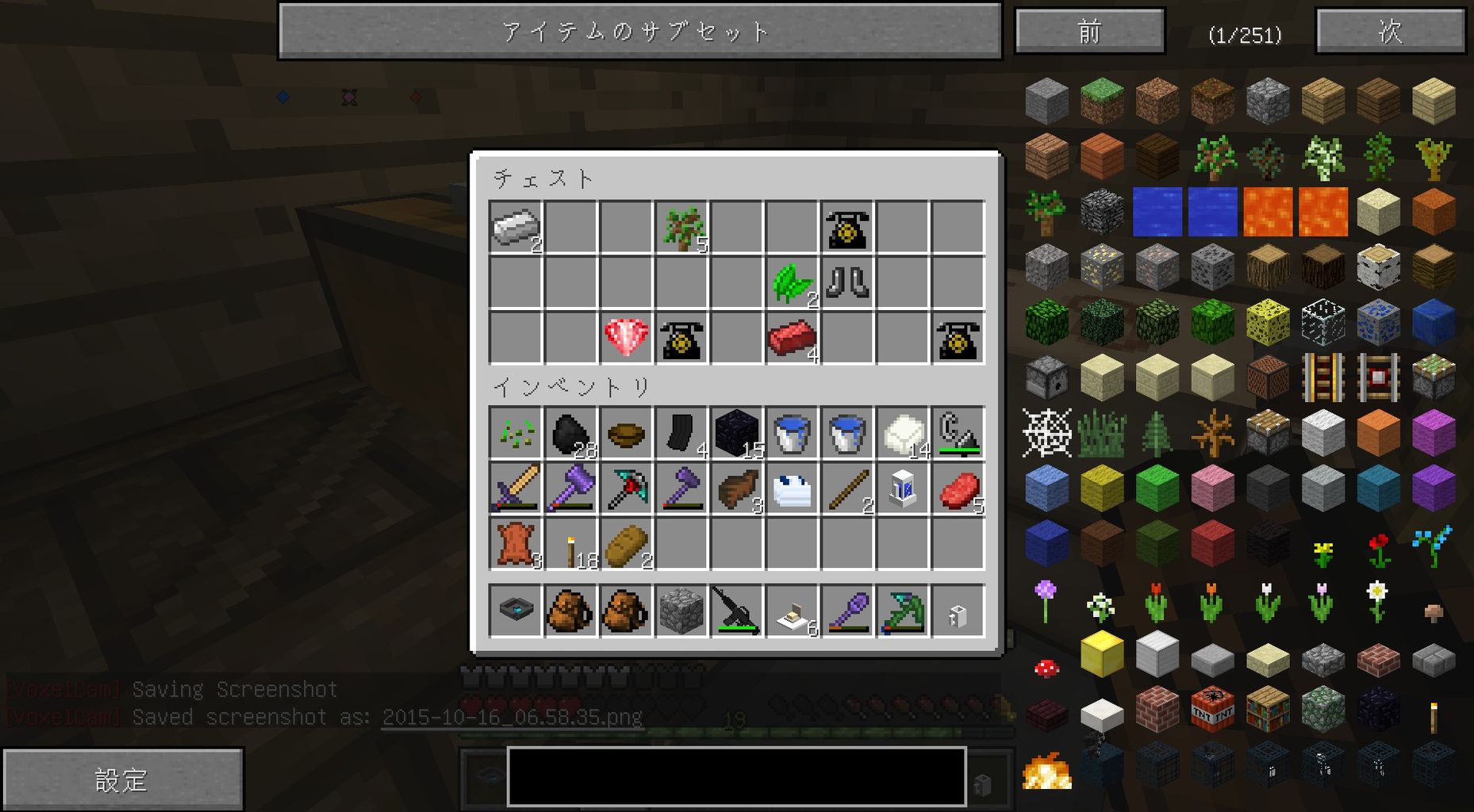The height and width of the screenshot is (812, 1474).
Task: Click the pink wool swatch in the panel
Action: tap(1212, 488)
